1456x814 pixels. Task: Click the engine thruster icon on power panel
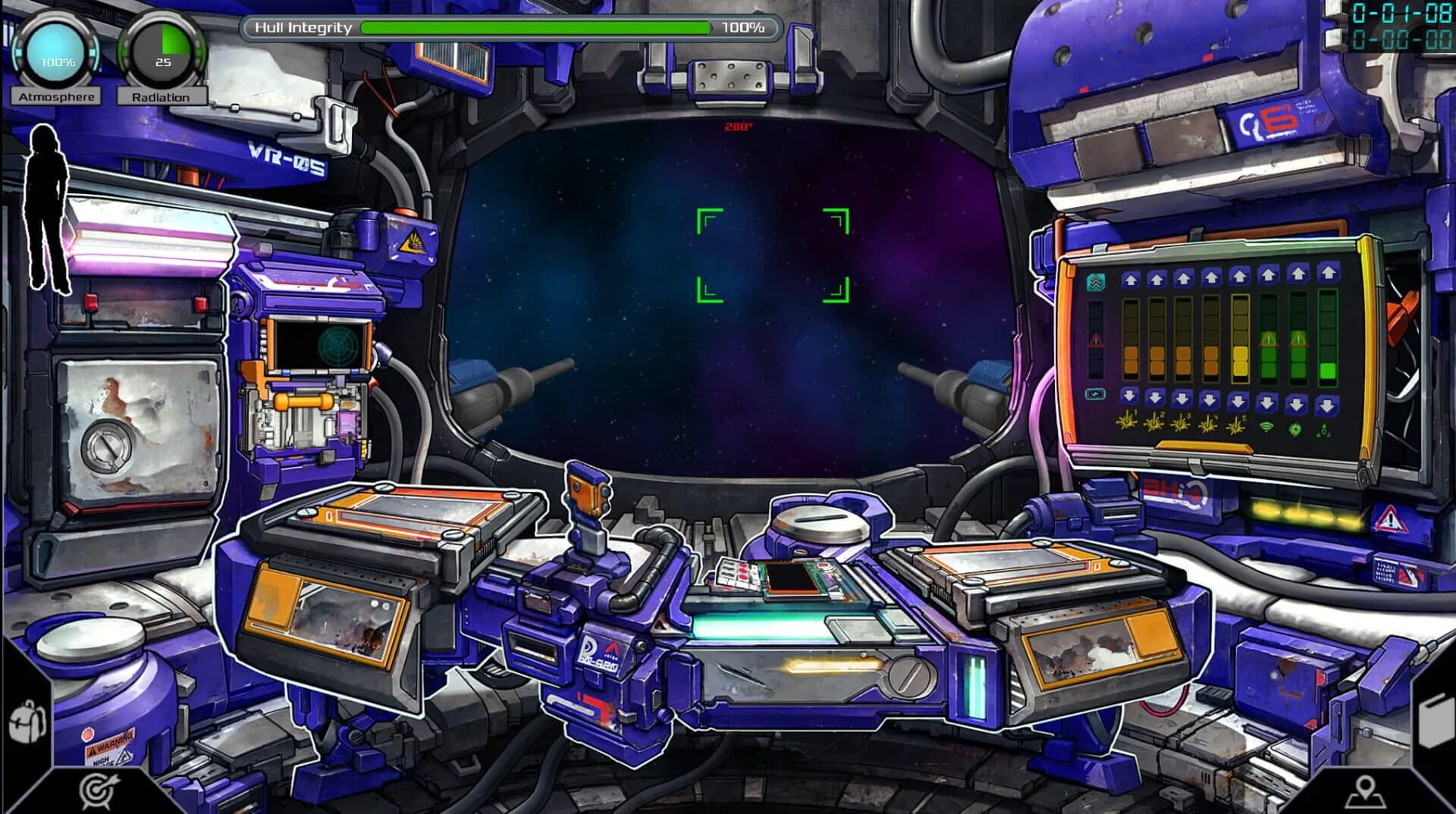click(1324, 430)
